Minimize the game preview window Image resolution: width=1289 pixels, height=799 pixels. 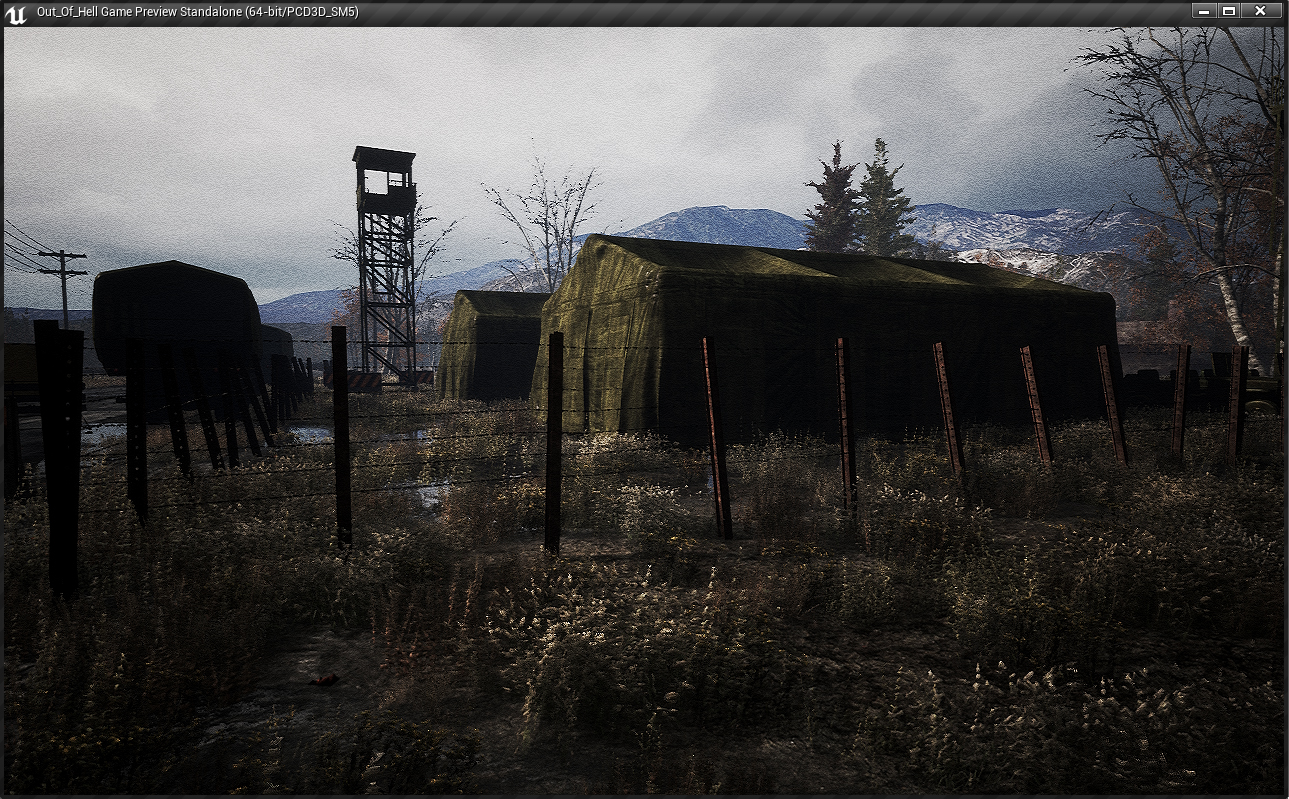click(x=1204, y=11)
